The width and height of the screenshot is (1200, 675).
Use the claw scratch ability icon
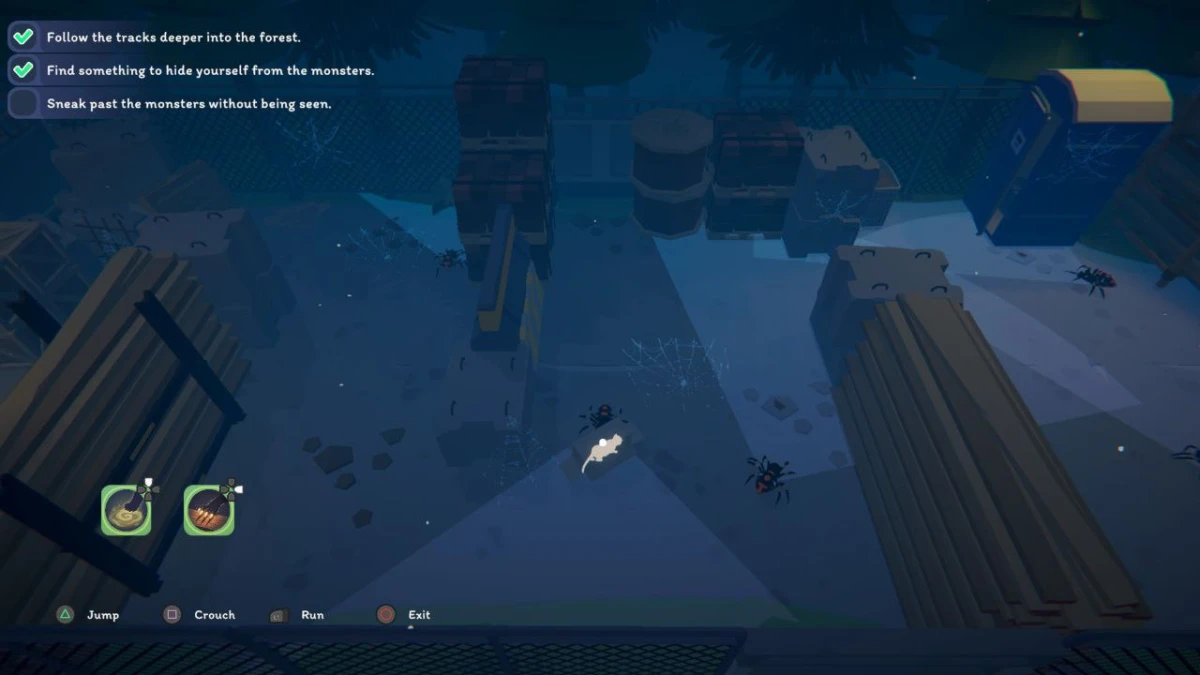209,510
